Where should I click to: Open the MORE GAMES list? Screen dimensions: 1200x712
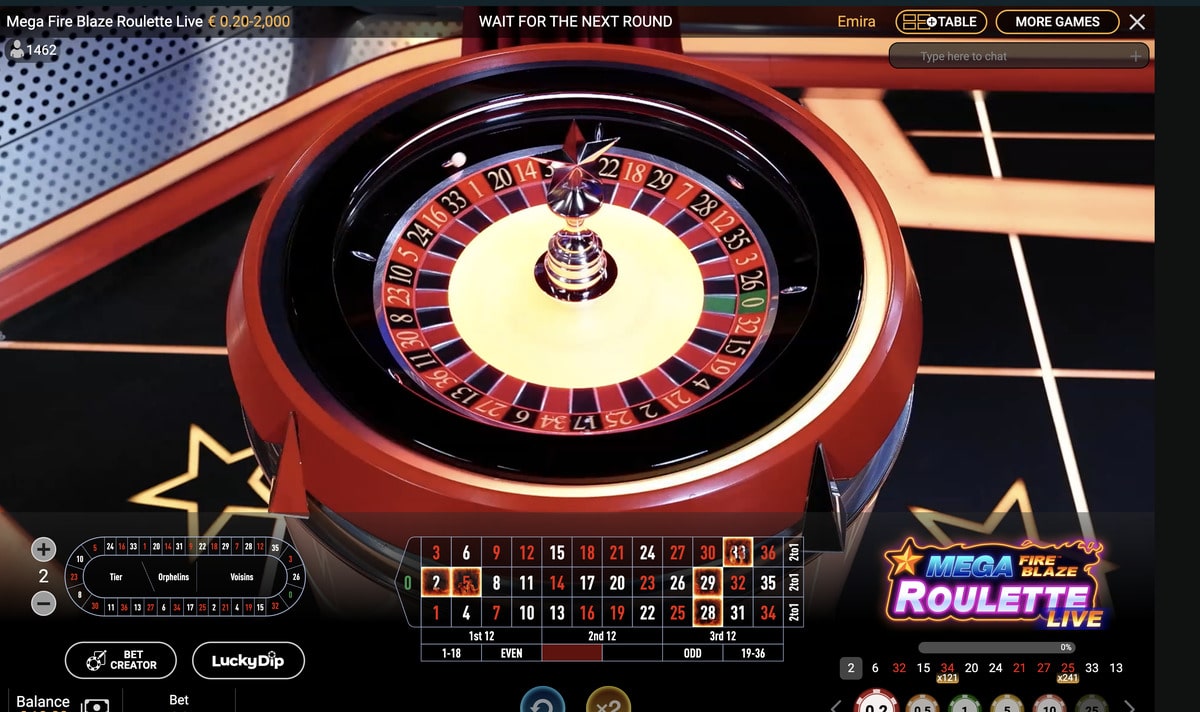[x=1056, y=22]
